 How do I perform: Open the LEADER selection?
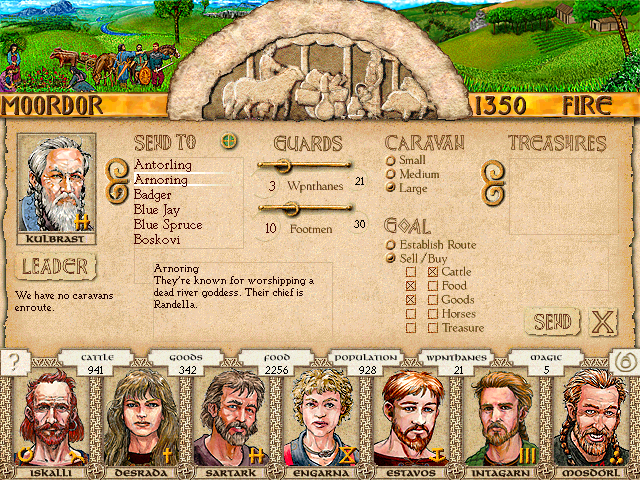[56, 266]
